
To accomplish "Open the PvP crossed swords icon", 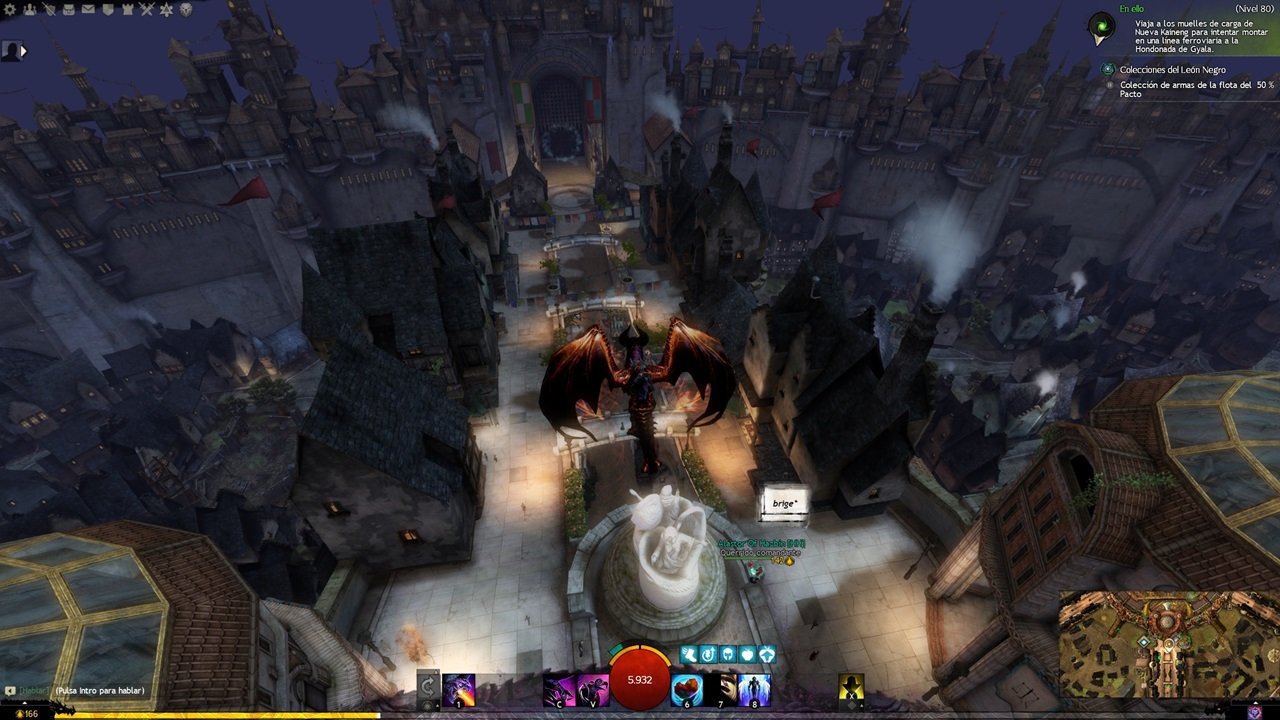I will tap(146, 9).
